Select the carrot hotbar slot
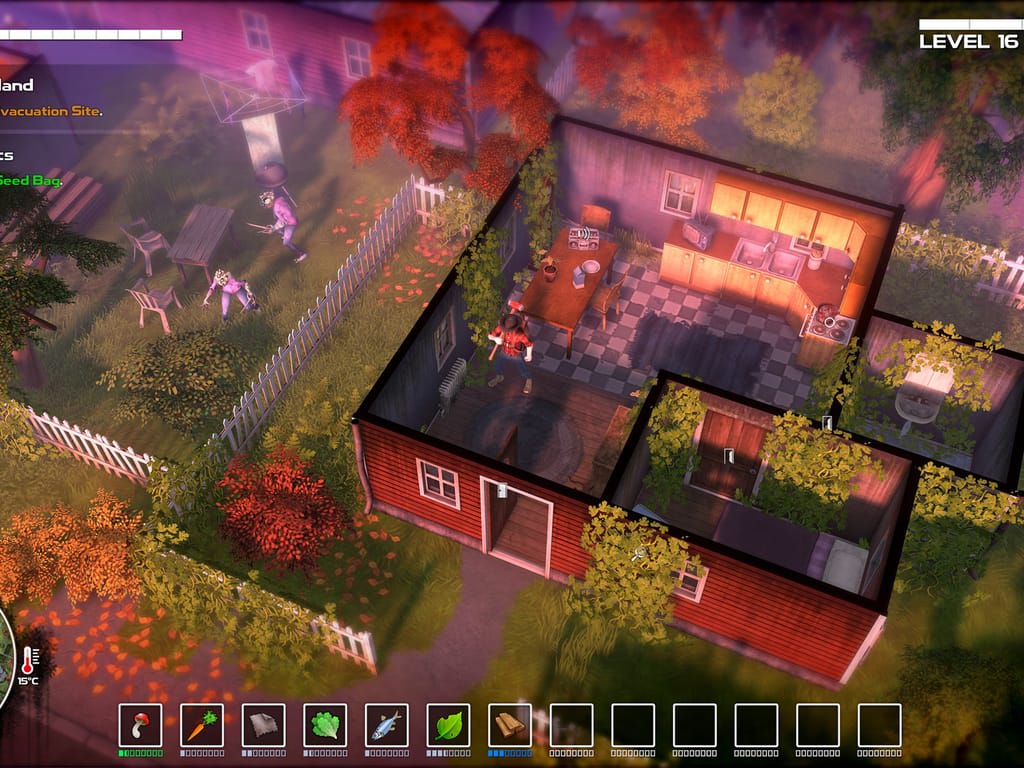This screenshot has width=1024, height=768. point(202,725)
